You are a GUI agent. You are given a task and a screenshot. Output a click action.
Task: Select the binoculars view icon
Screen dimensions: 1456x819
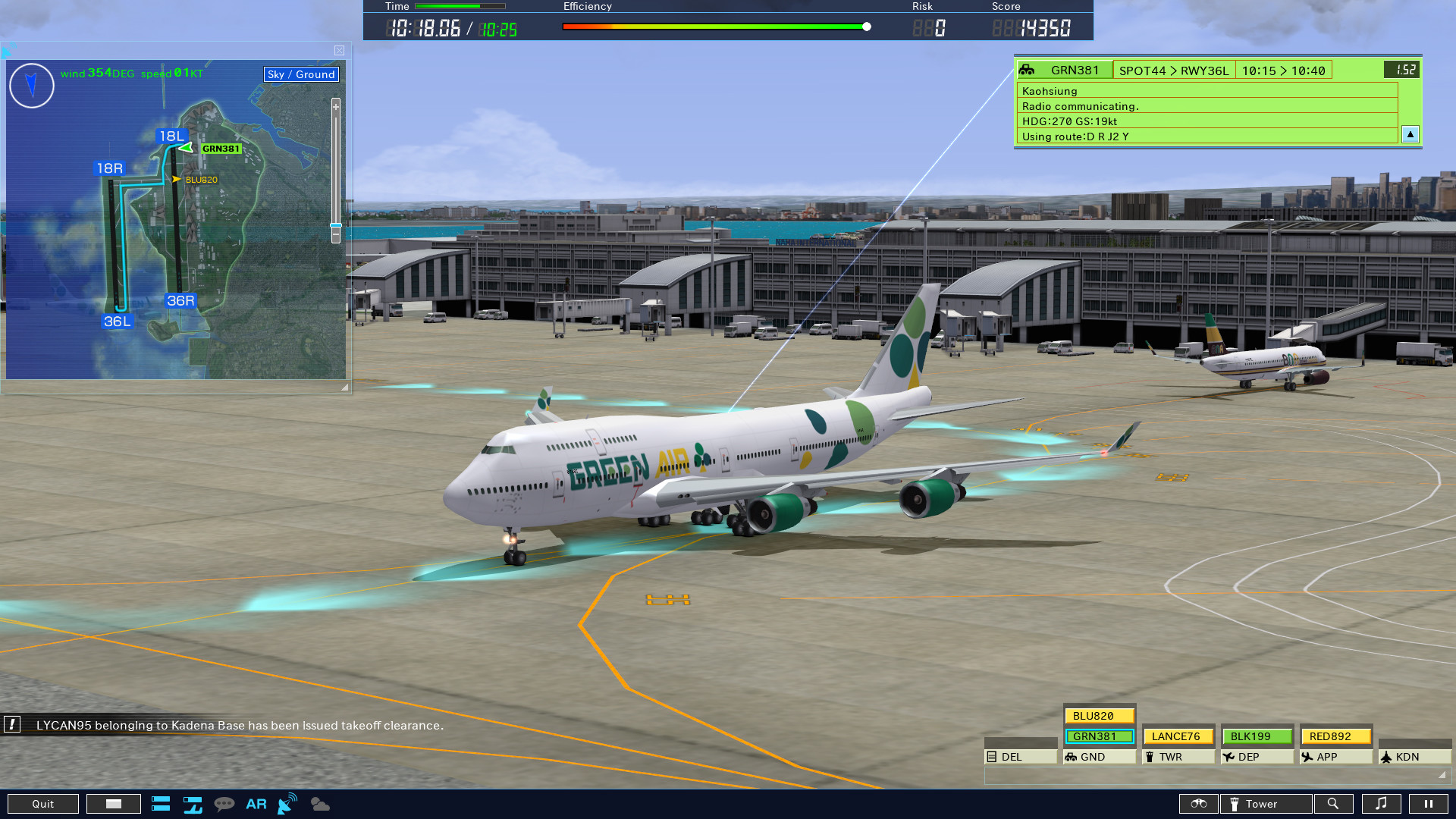click(x=1197, y=803)
